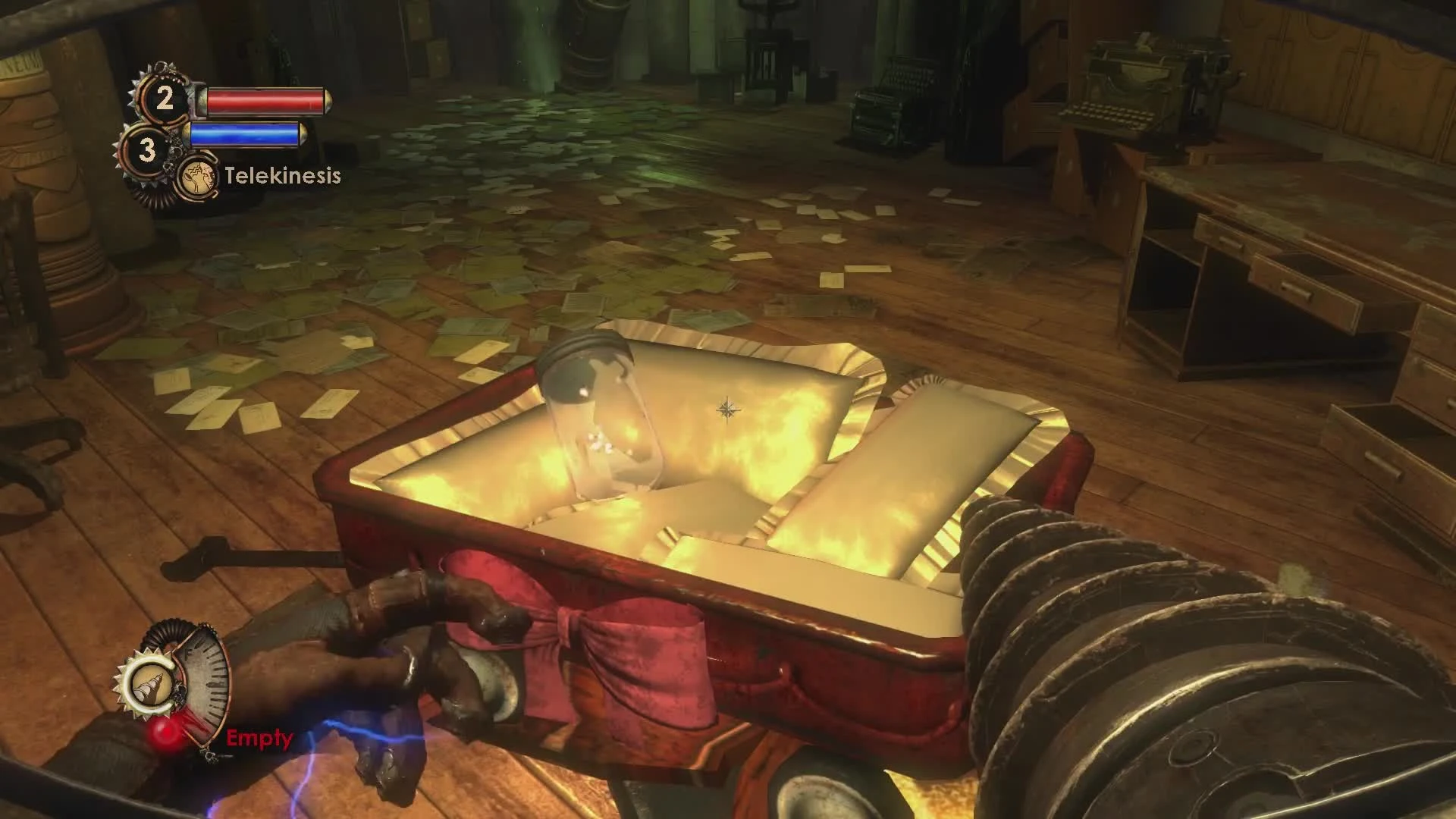Click the needle chain on the drill gauge

click(x=209, y=755)
